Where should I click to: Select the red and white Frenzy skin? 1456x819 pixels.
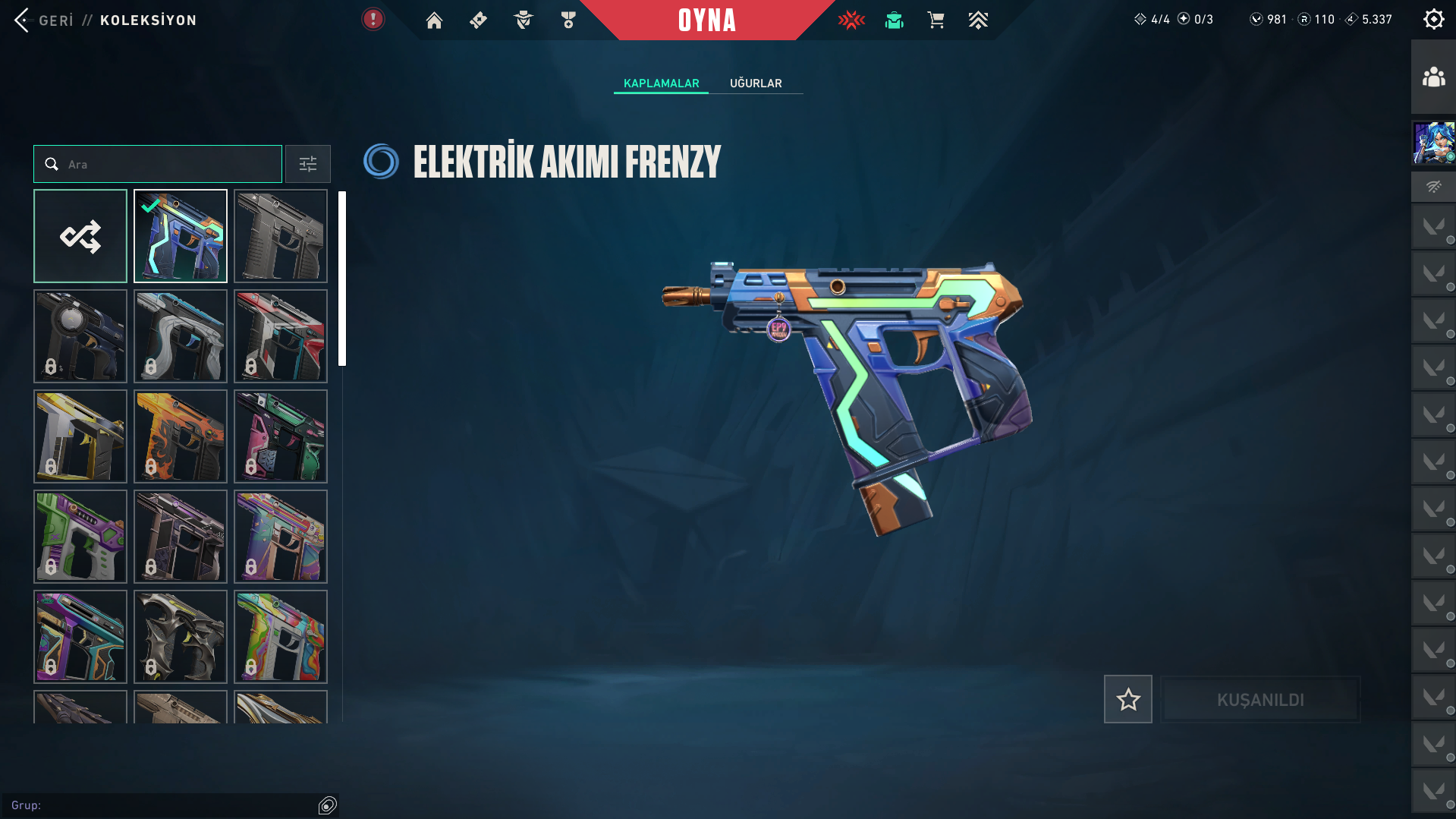(x=281, y=336)
